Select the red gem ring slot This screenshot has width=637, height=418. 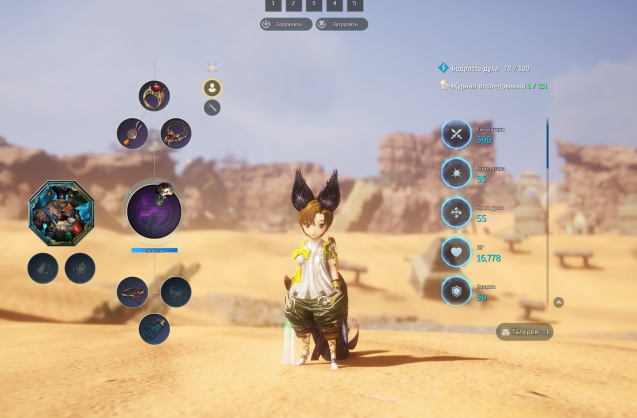[x=154, y=96]
